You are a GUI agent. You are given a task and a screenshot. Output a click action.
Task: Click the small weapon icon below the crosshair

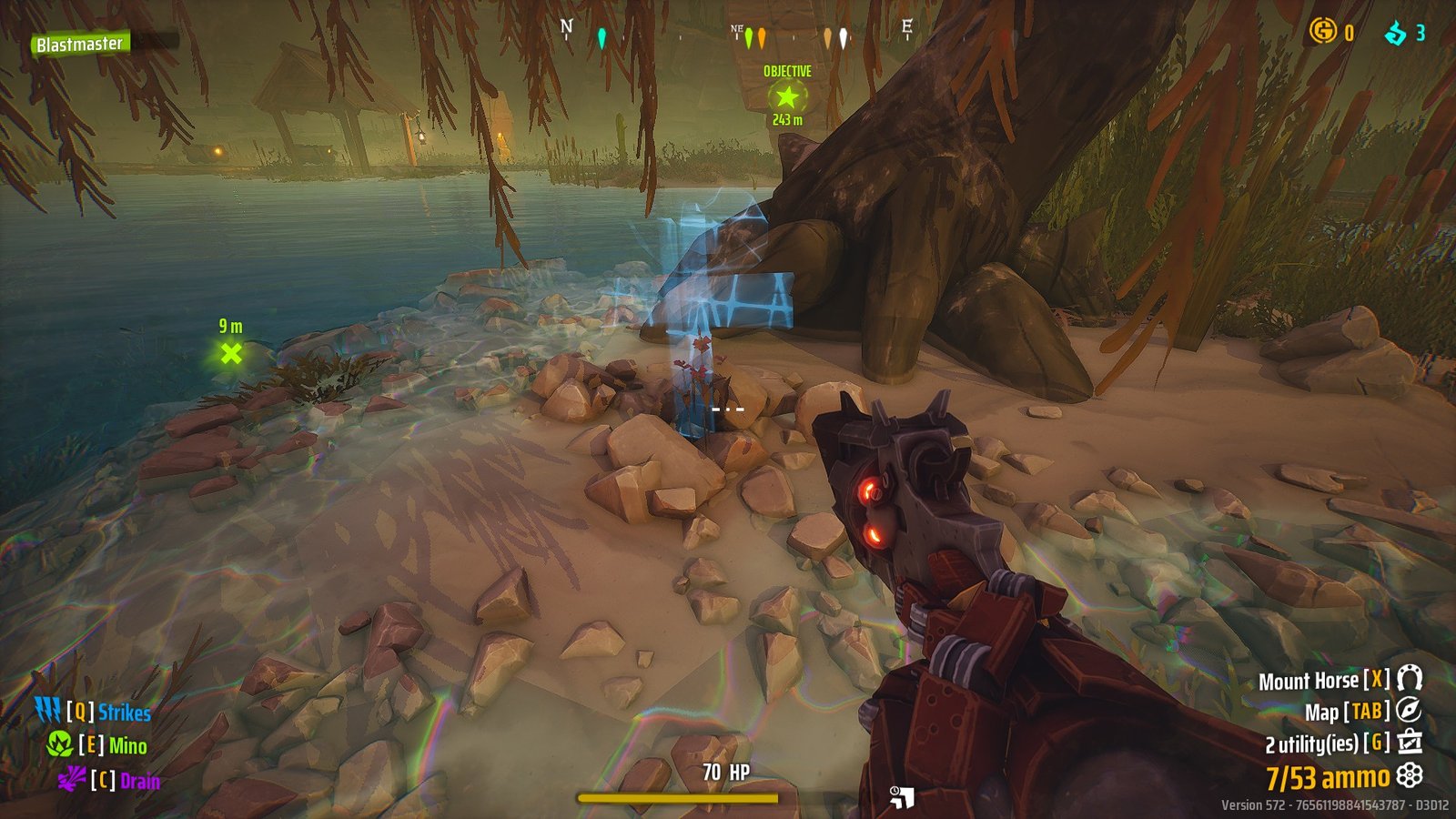click(903, 796)
